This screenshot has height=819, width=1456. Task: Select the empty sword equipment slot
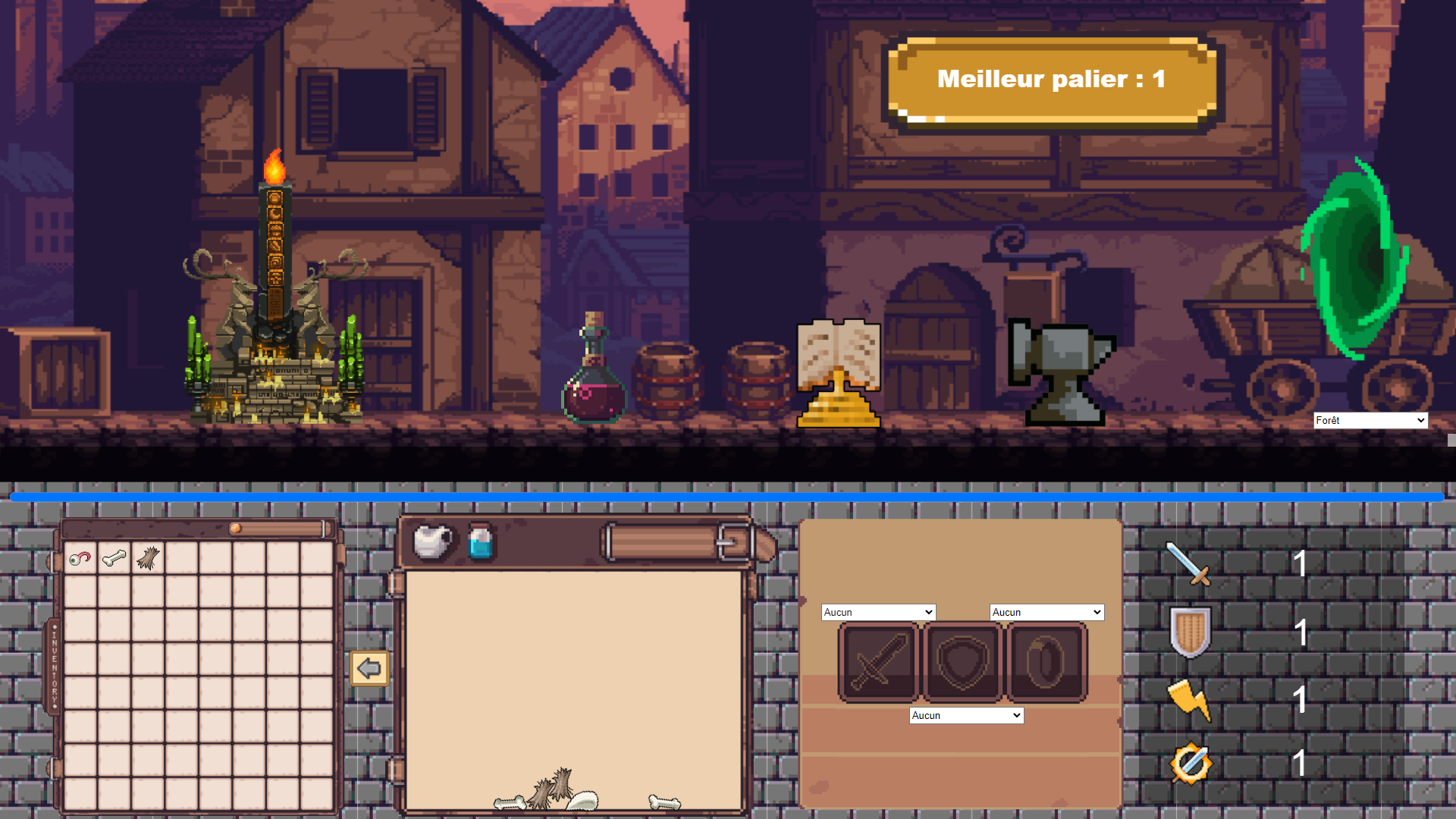click(878, 662)
